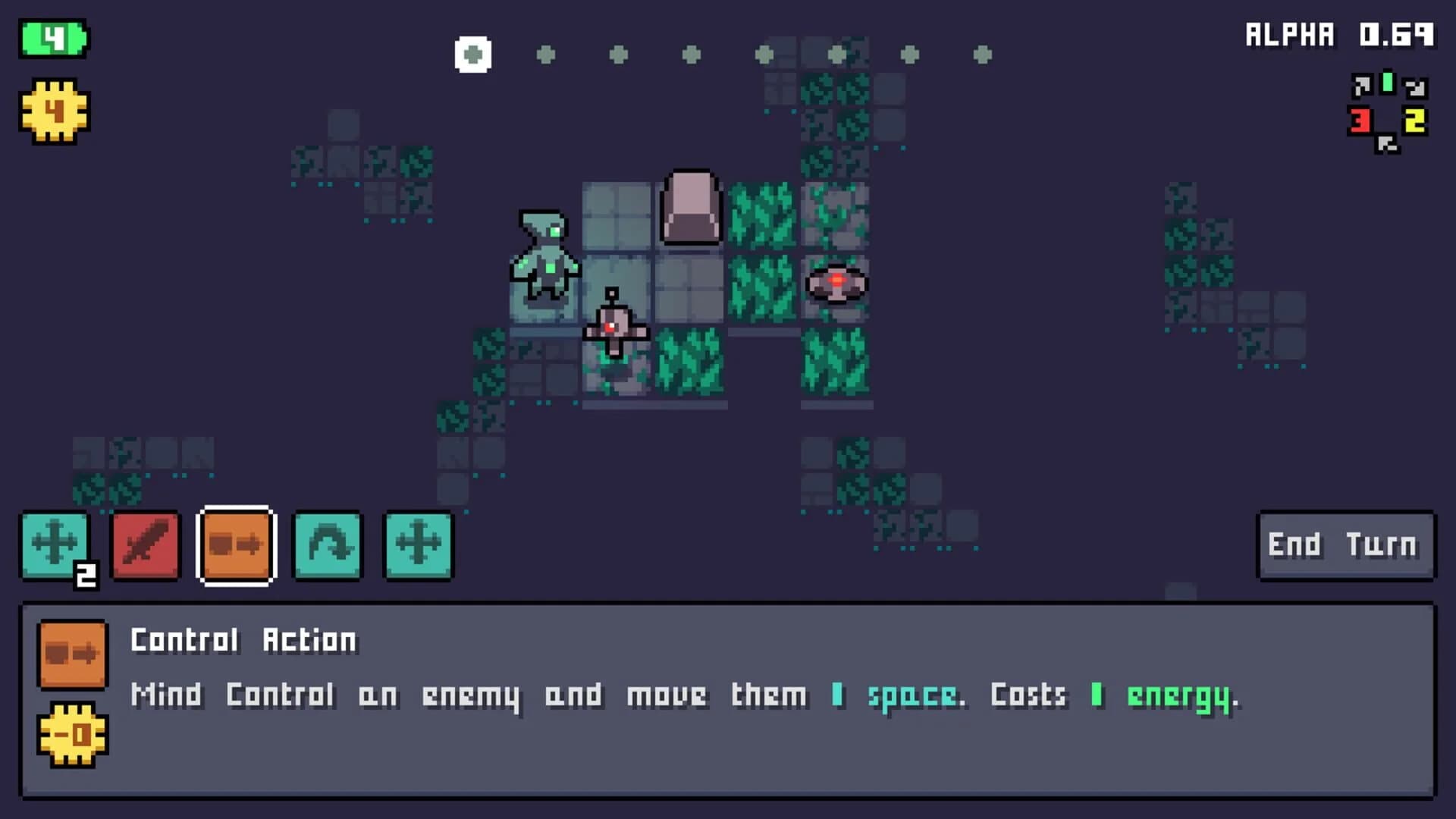The width and height of the screenshot is (1456, 819).
Task: Click the green energy bar in the compass indicator
Action: [x=1385, y=83]
